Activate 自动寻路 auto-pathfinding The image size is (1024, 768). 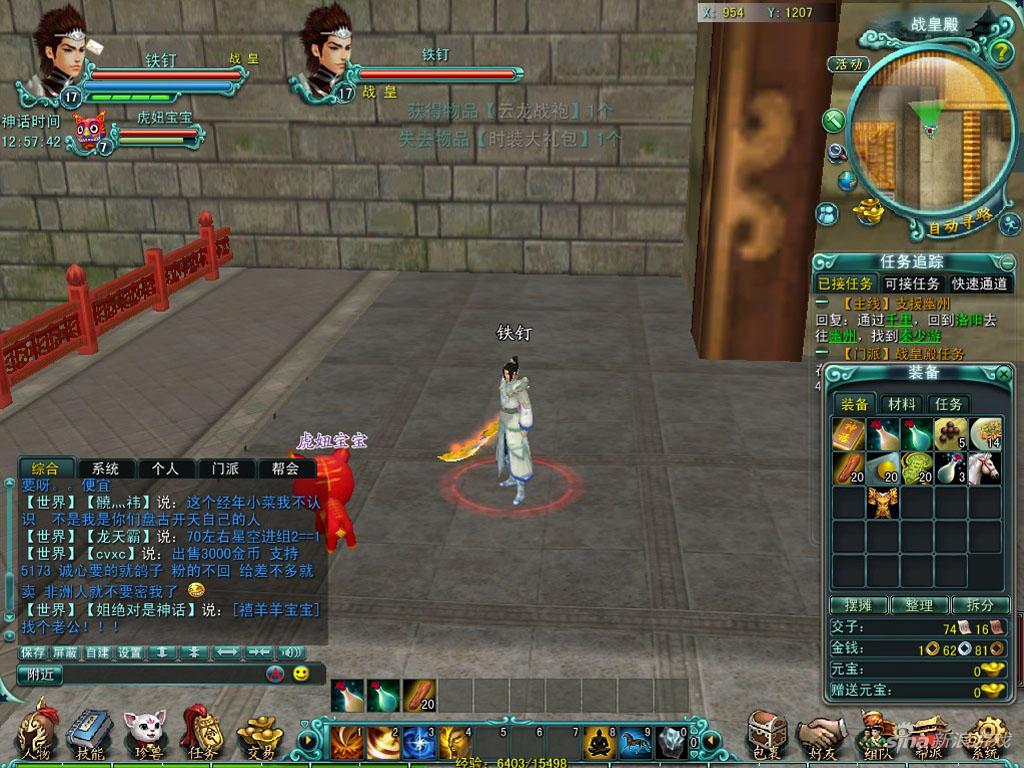click(958, 221)
